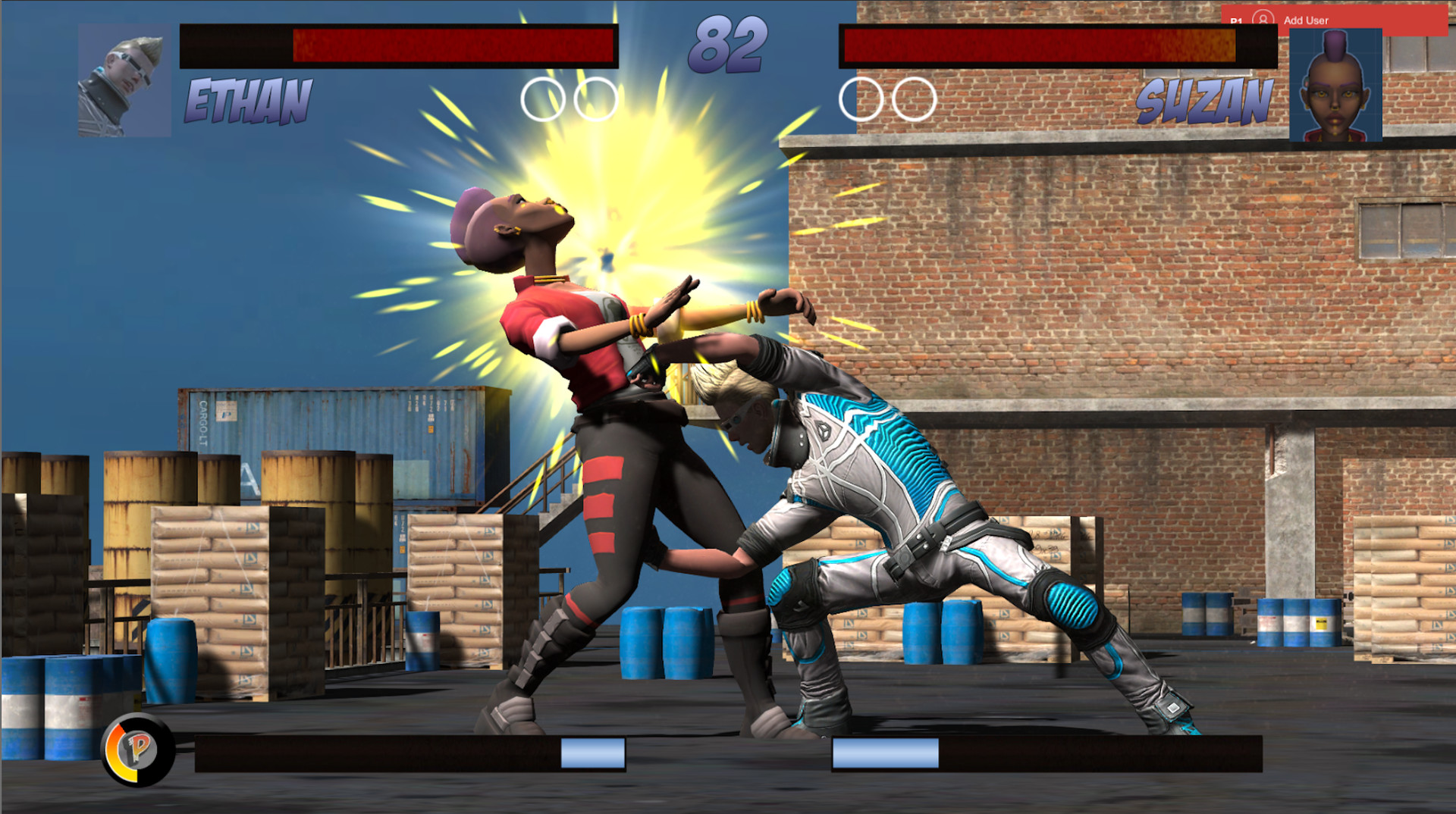Click the first round circle under Ethan's bar
This screenshot has height=814, width=1456.
(543, 99)
